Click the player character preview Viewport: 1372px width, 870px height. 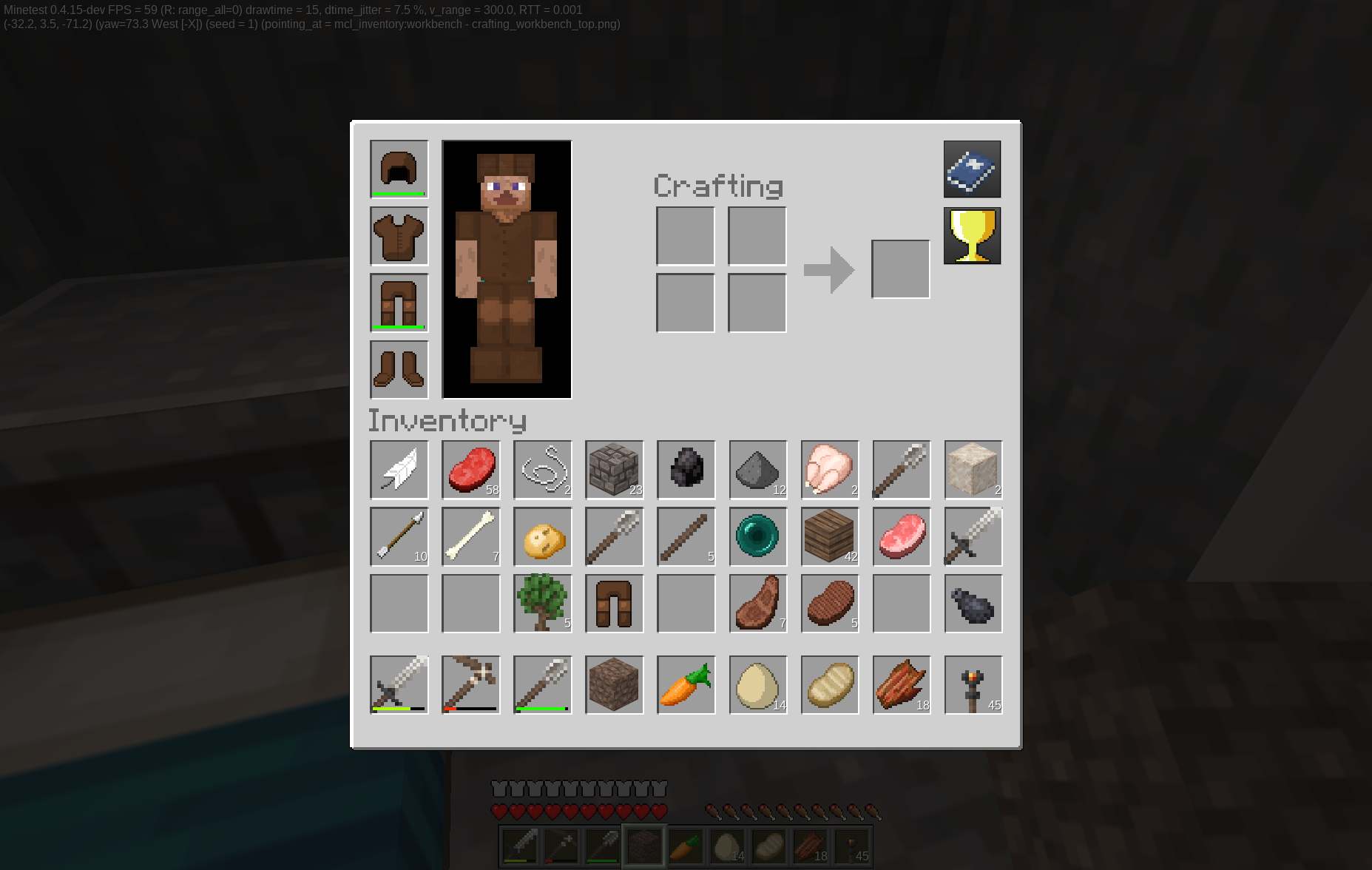(x=506, y=269)
